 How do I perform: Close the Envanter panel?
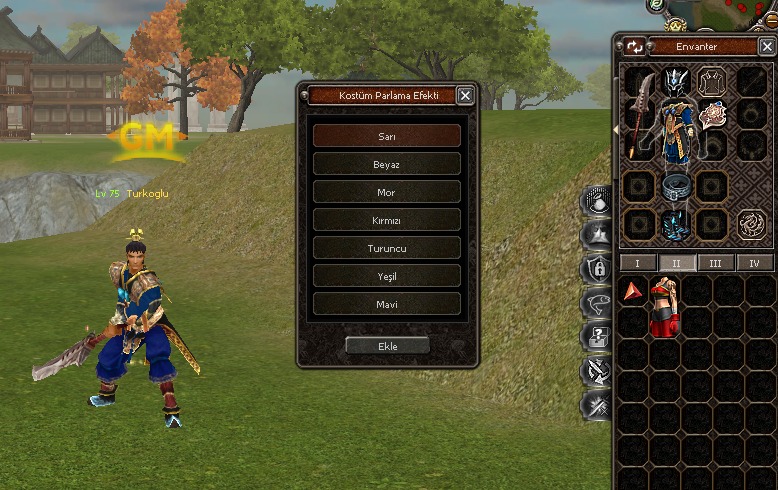767,47
